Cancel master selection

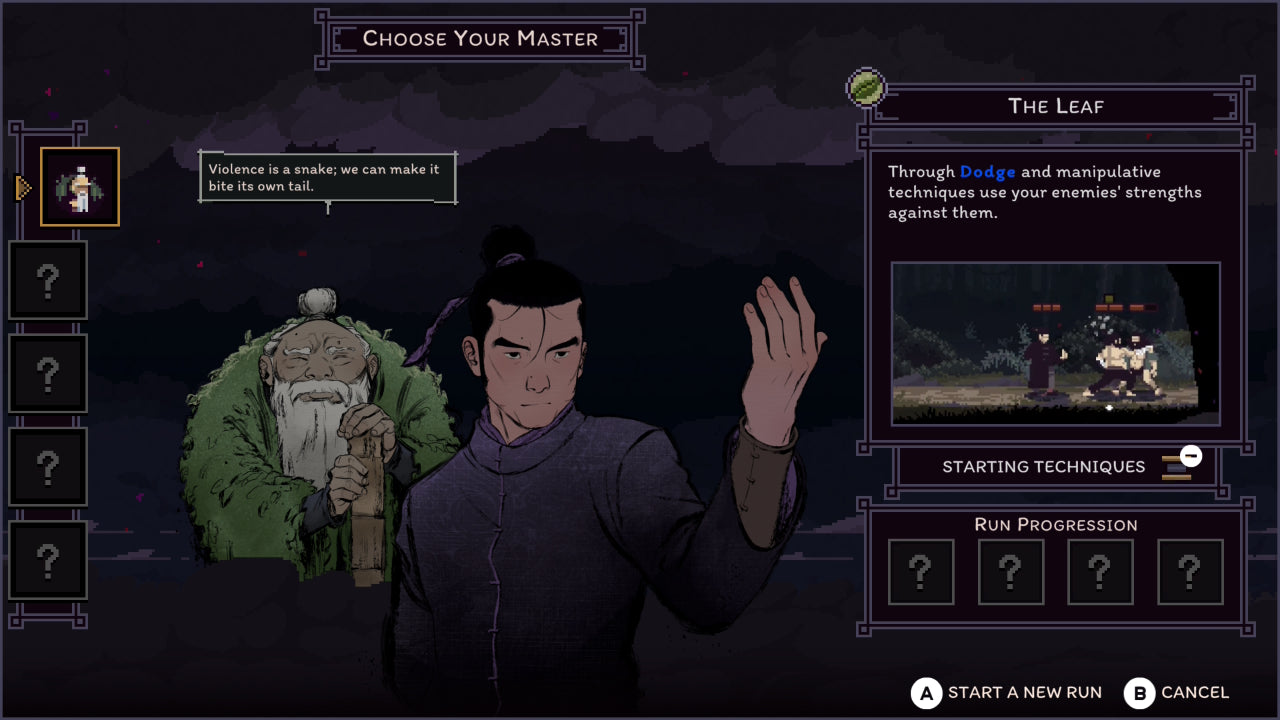click(1177, 693)
